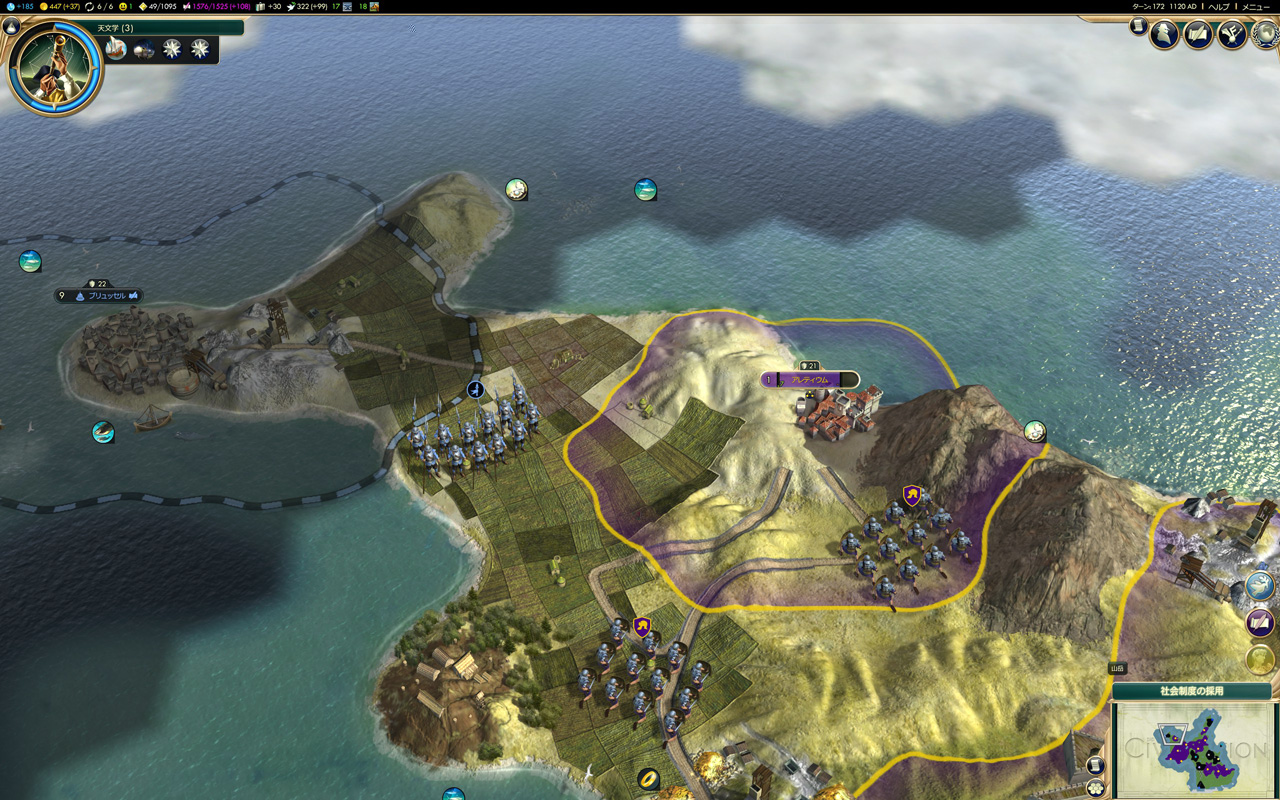
Task: Open the world congress globe icon
Action: pos(1264,35)
